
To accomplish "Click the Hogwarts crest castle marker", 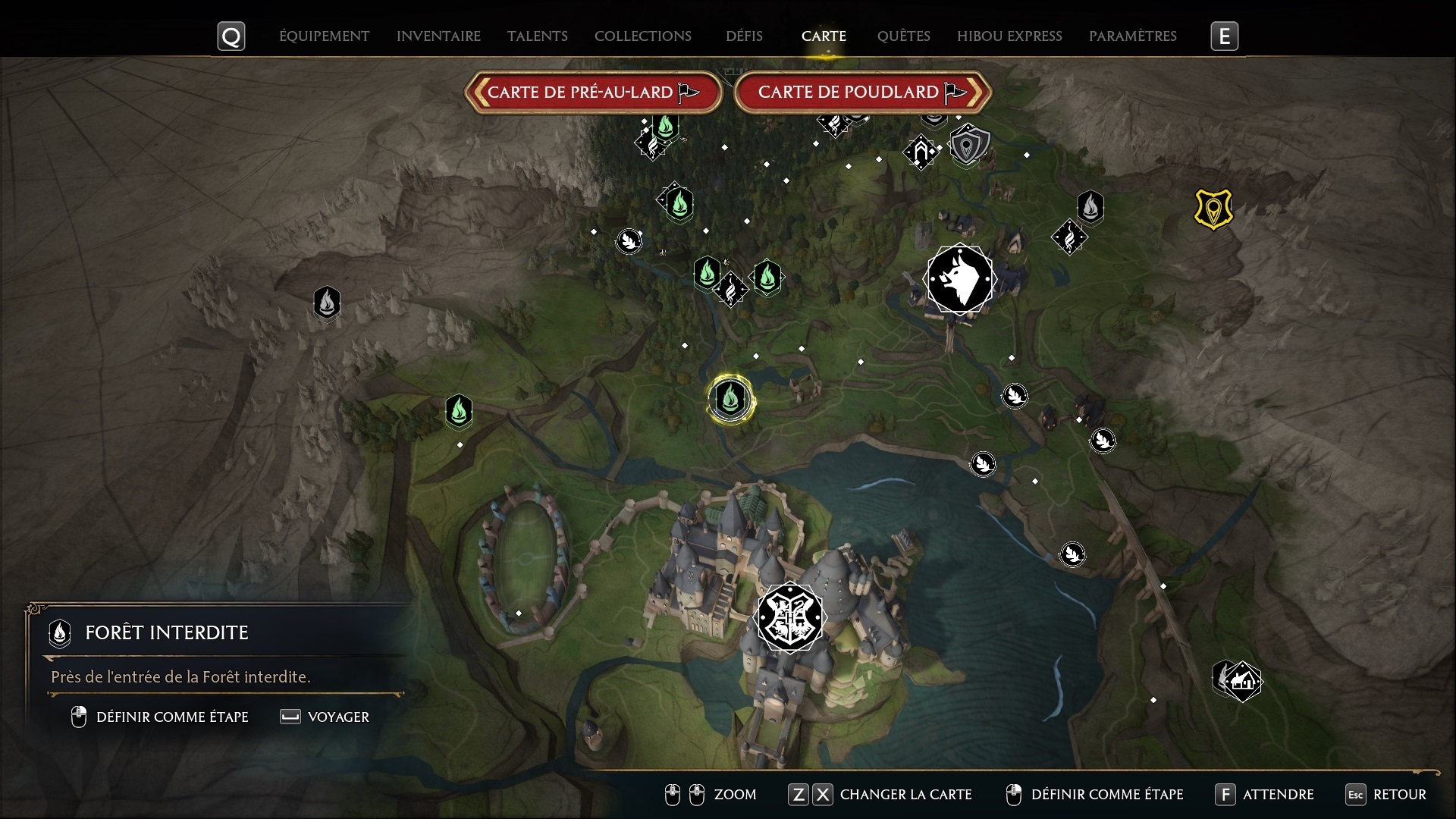I will pyautogui.click(x=789, y=617).
